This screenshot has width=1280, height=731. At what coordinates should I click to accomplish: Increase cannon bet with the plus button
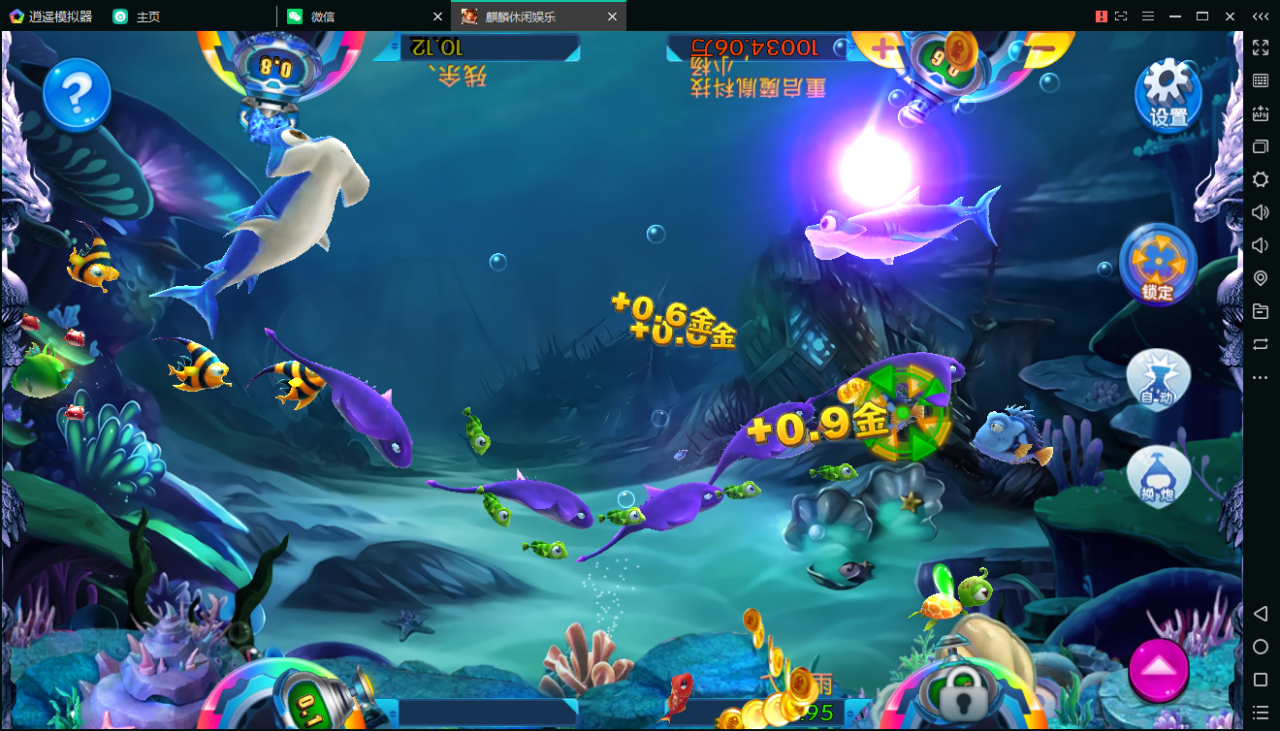pyautogui.click(x=883, y=47)
